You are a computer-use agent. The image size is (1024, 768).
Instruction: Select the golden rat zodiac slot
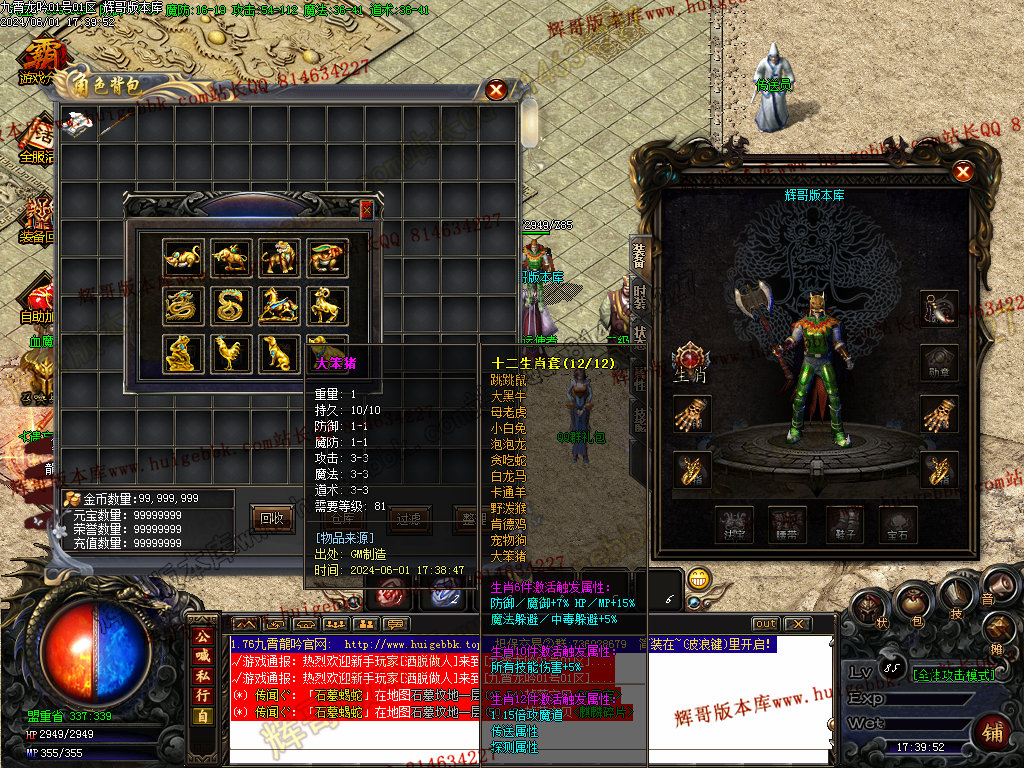(182, 257)
